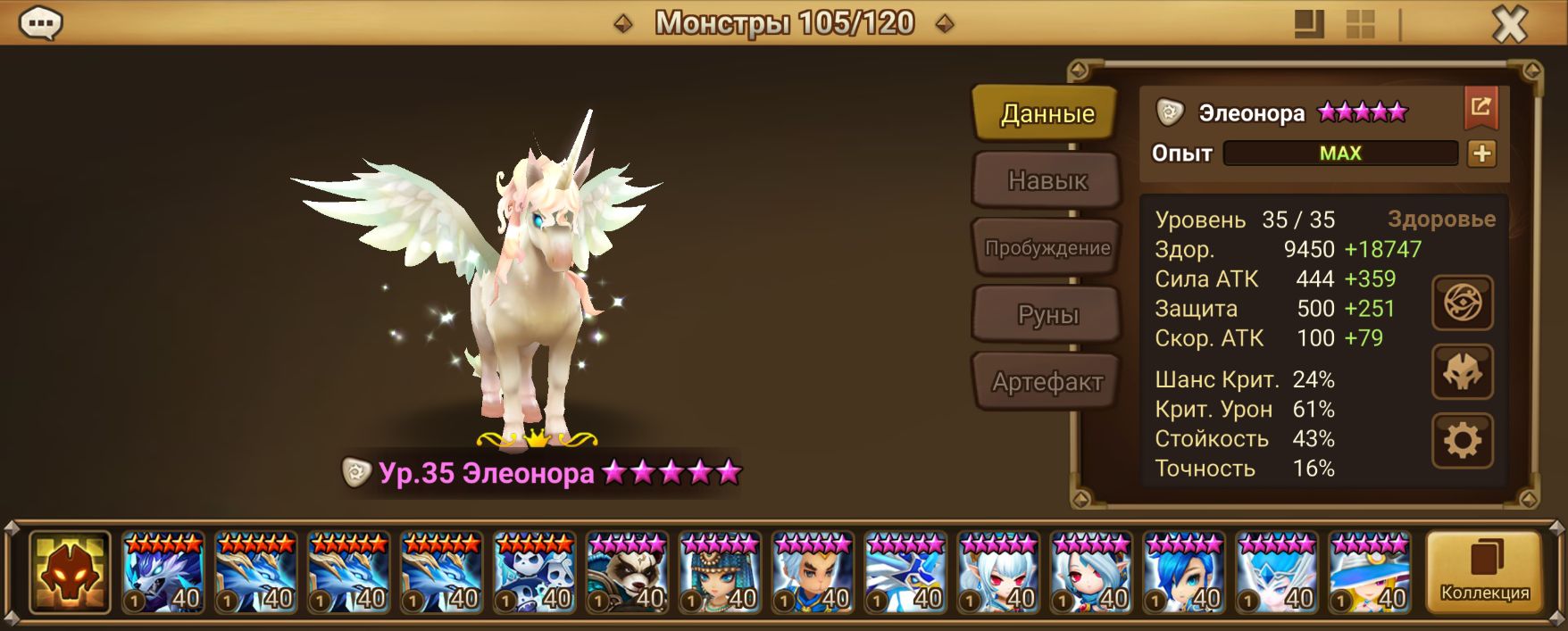Viewport: 1568px width, 631px height.
Task: Select the panda warrior monster thumbnail
Action: pyautogui.click(x=627, y=573)
